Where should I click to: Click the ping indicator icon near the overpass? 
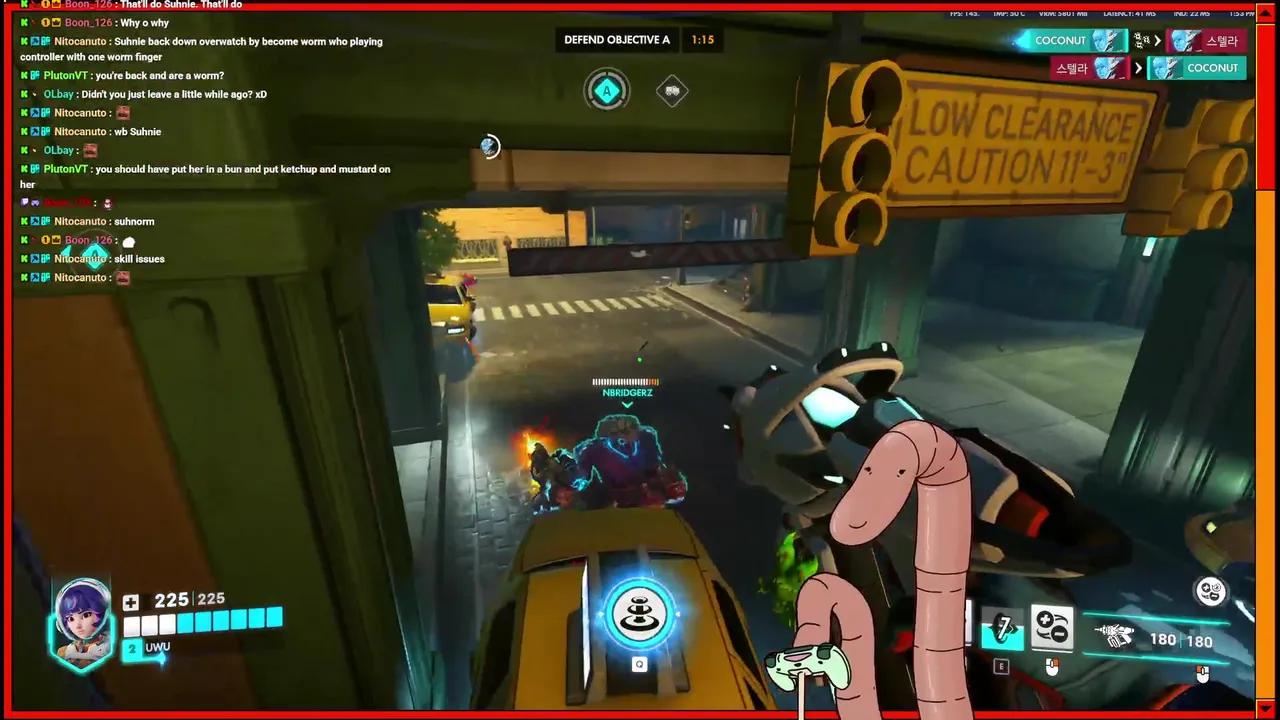click(x=489, y=147)
